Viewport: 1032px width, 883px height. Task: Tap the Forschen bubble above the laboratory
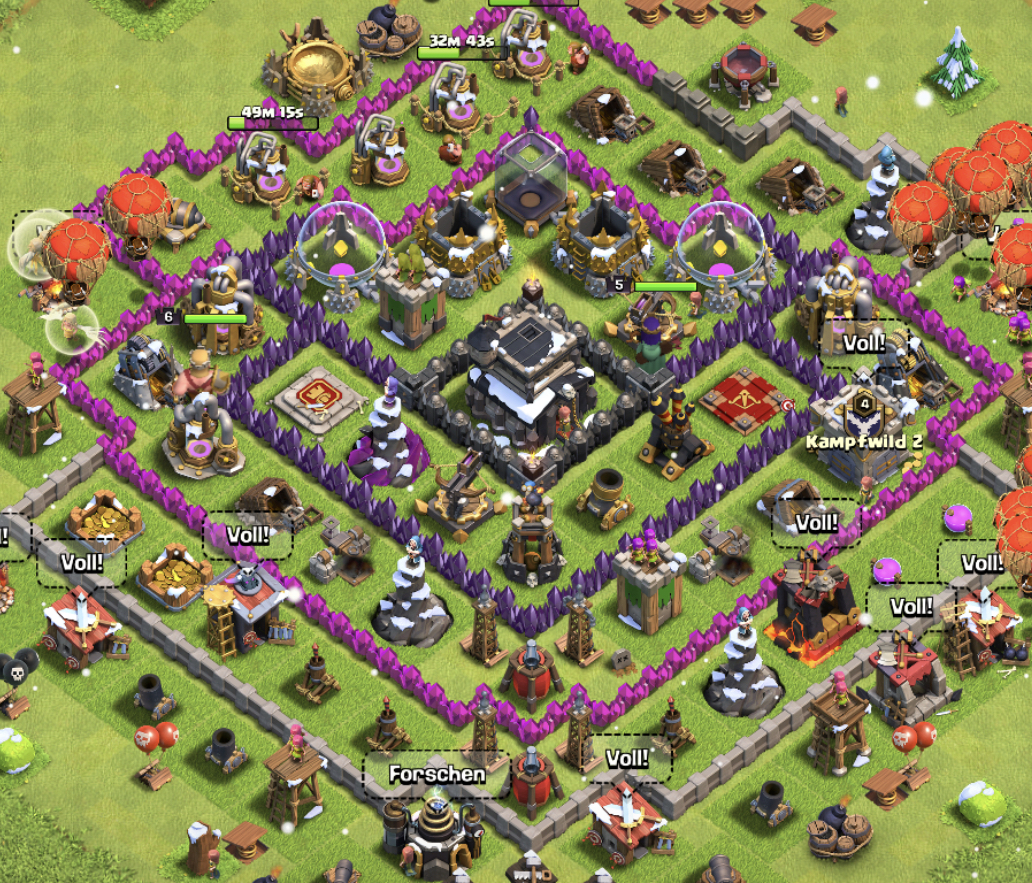pyautogui.click(x=437, y=774)
